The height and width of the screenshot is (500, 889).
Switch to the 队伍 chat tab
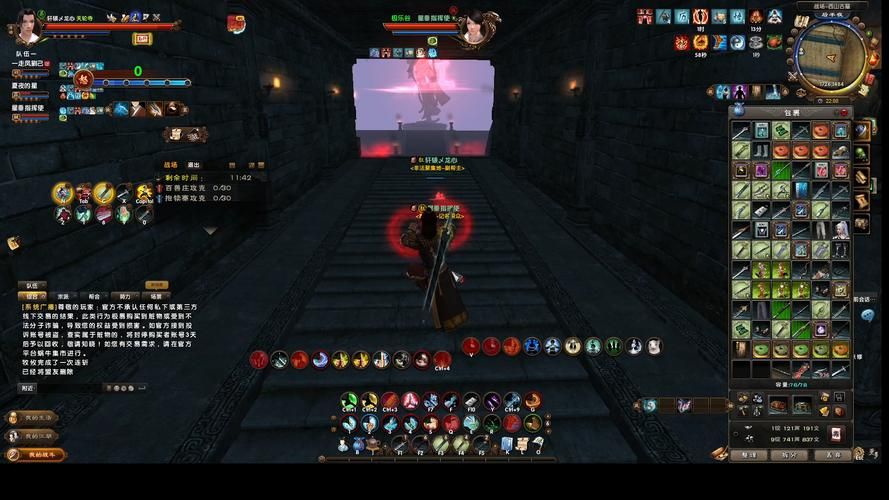click(31, 285)
